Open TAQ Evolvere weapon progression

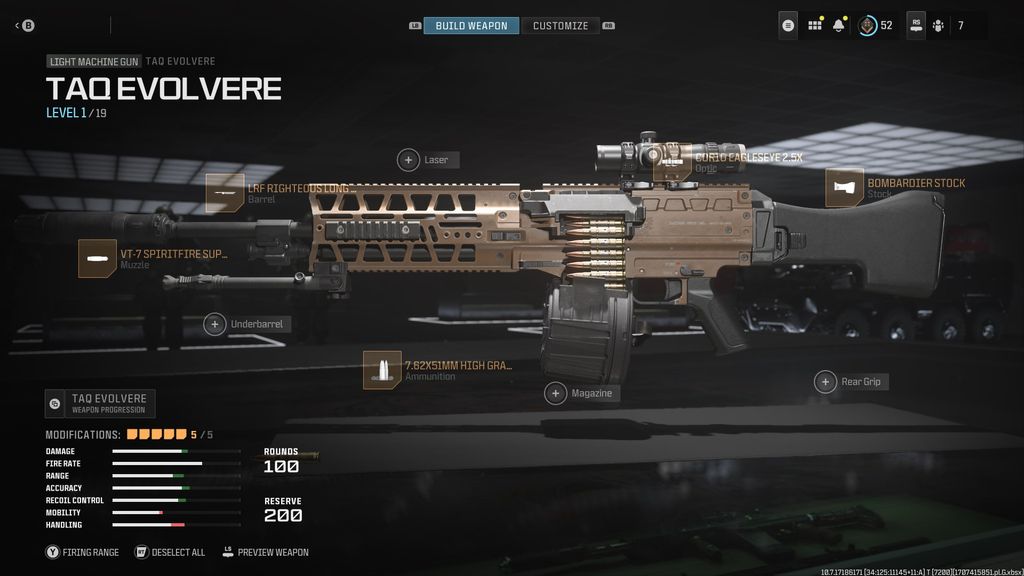(x=100, y=403)
